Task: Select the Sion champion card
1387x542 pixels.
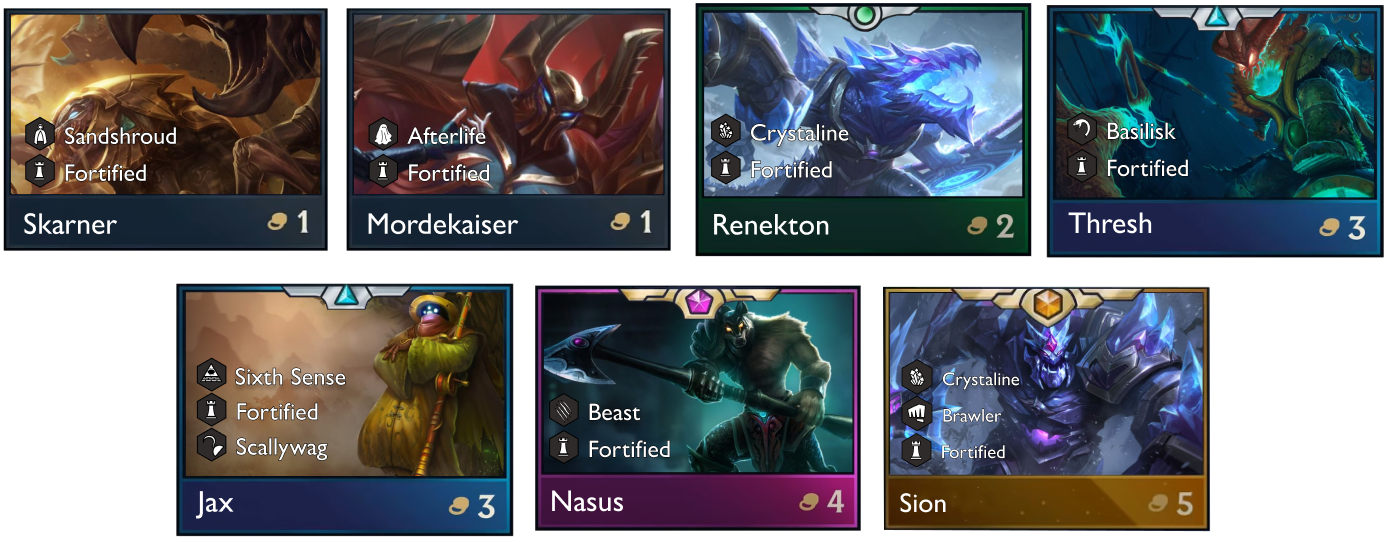Action: [1045, 410]
